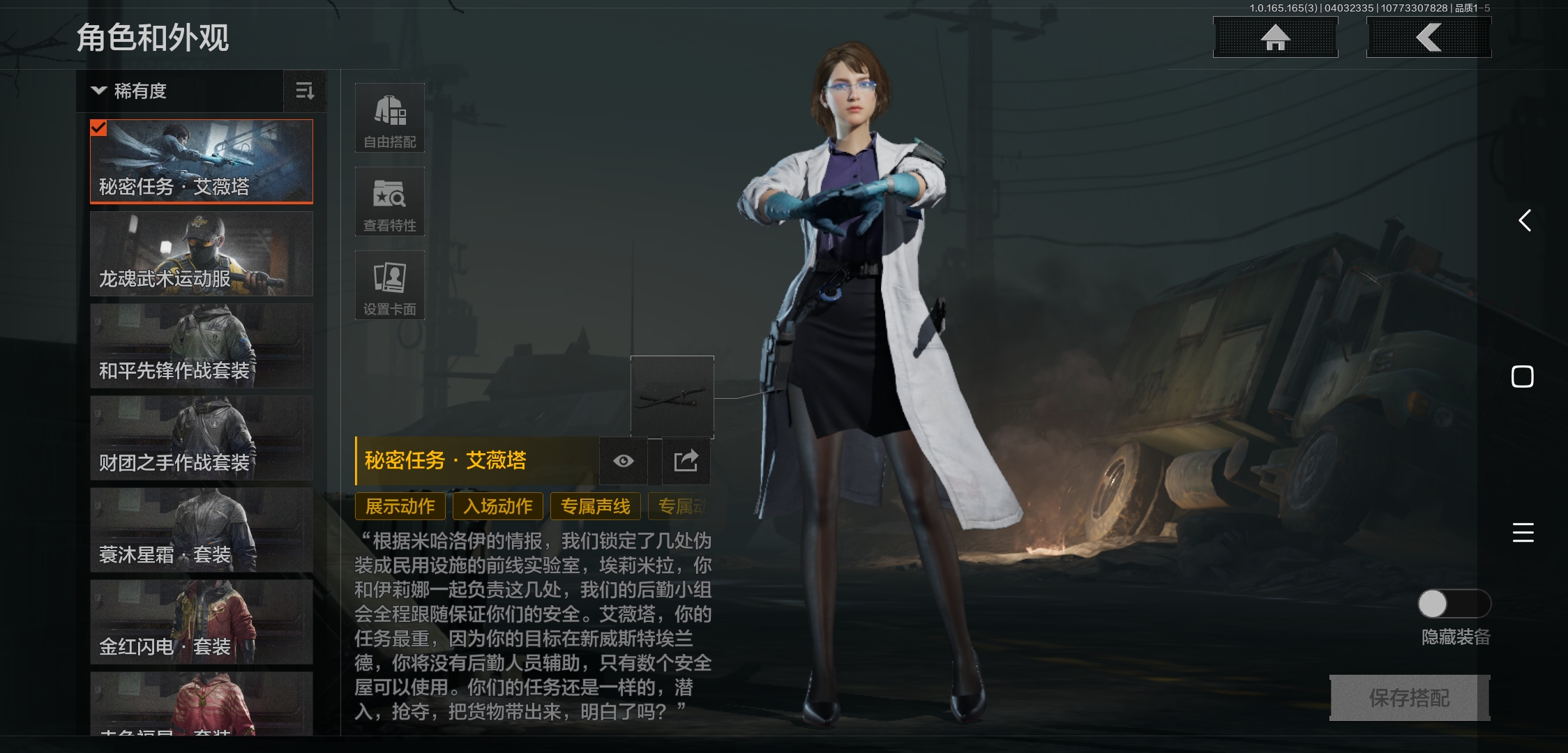
Task: Open the 入场动作 tab
Action: [x=497, y=506]
